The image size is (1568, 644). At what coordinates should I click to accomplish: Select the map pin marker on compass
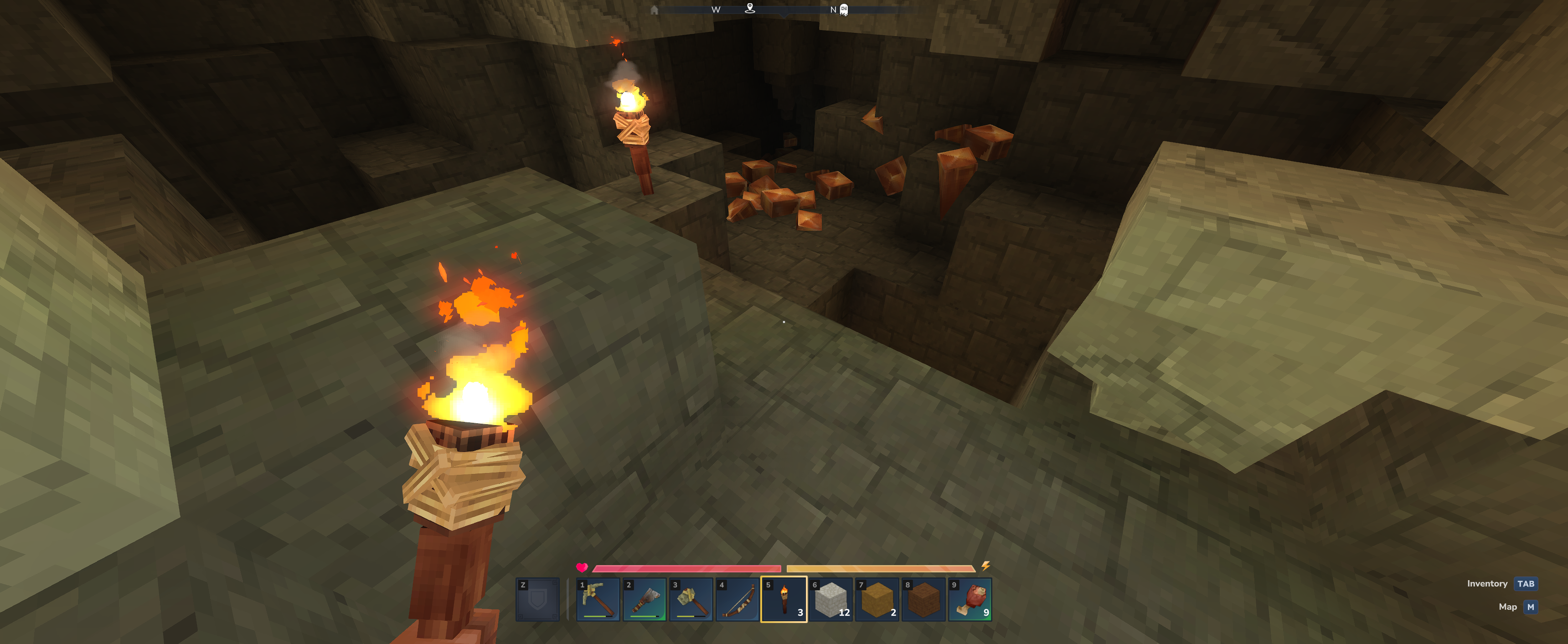(x=750, y=8)
